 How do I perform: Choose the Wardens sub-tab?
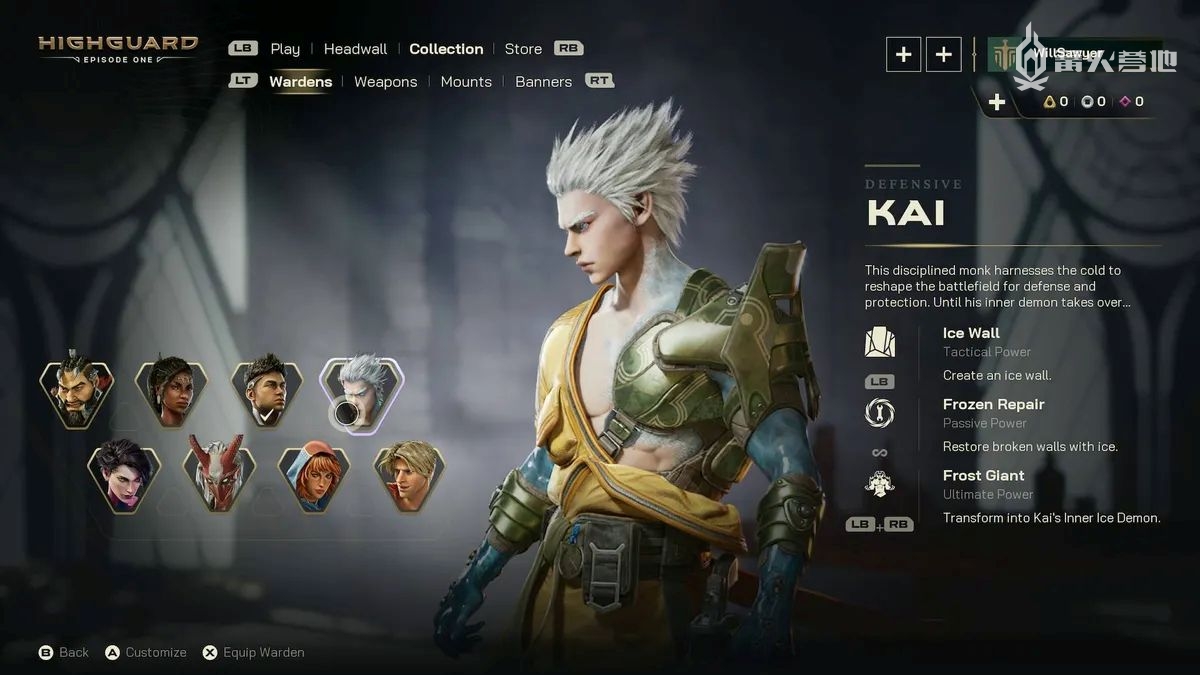pos(300,82)
